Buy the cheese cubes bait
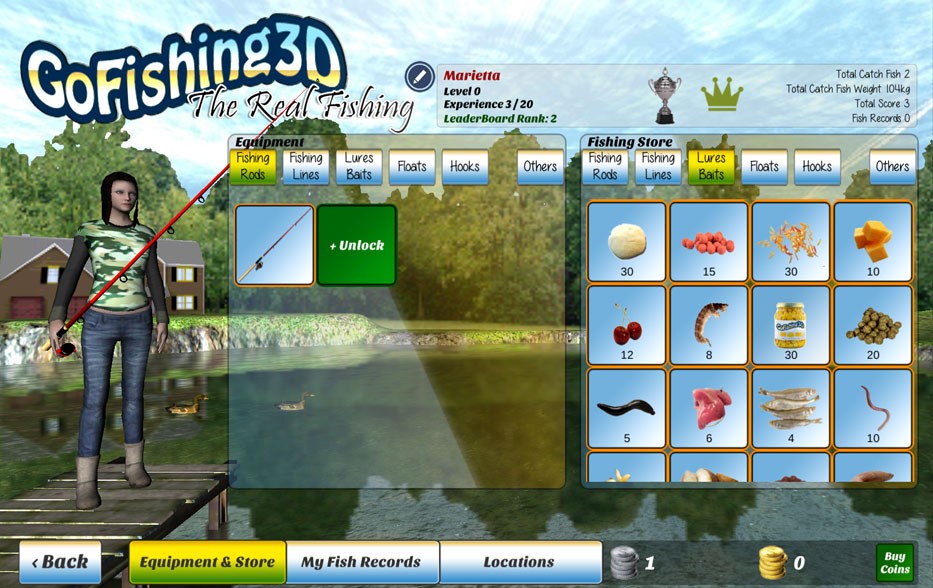 click(873, 243)
